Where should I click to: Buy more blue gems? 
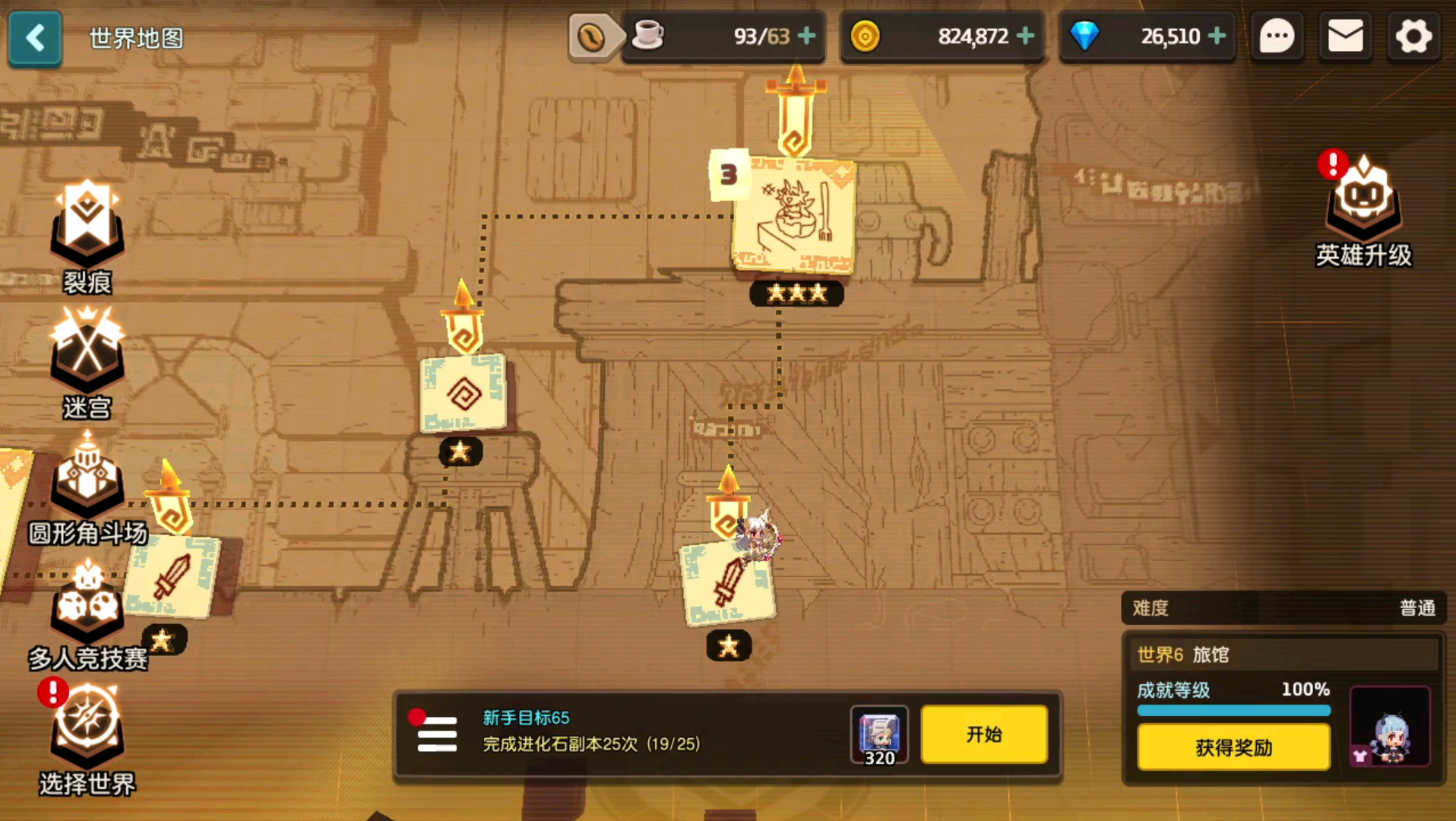1217,36
